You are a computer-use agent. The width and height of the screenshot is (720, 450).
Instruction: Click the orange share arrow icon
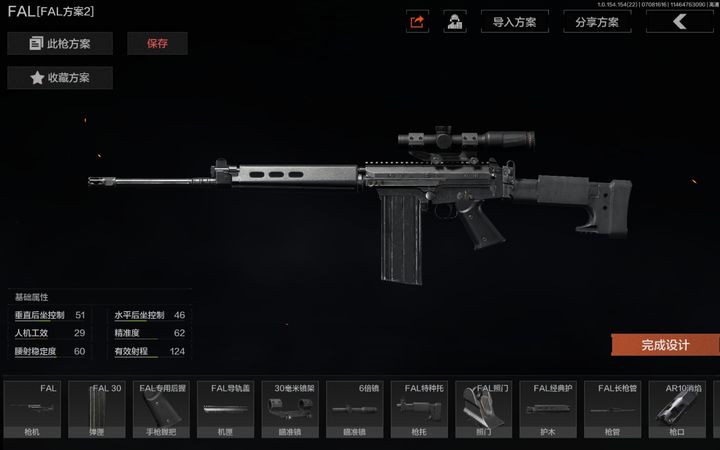[418, 21]
